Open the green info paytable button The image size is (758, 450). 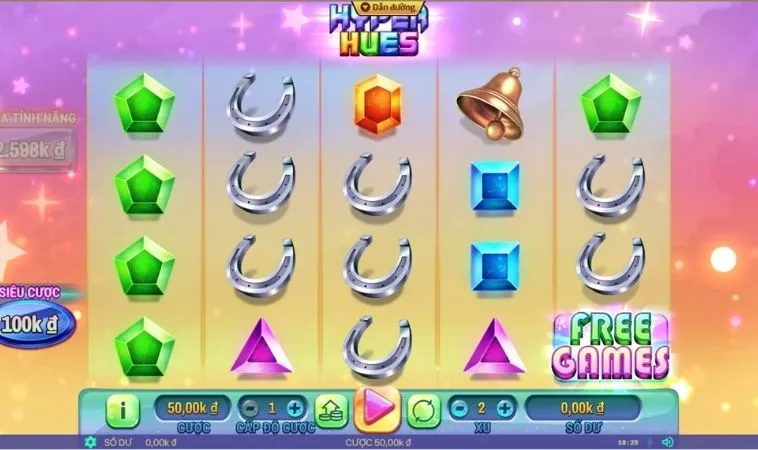click(x=123, y=409)
